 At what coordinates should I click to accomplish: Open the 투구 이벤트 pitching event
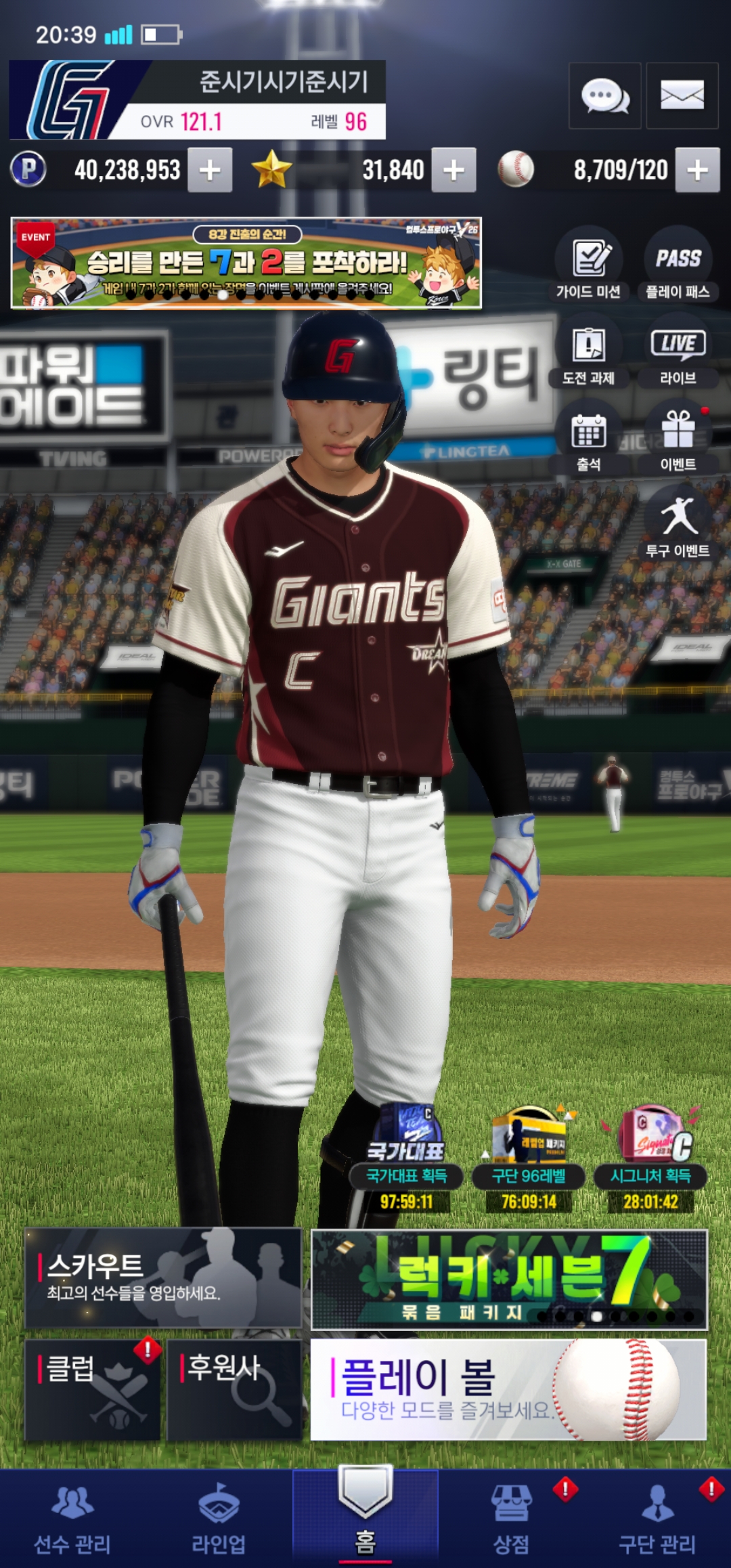(678, 525)
